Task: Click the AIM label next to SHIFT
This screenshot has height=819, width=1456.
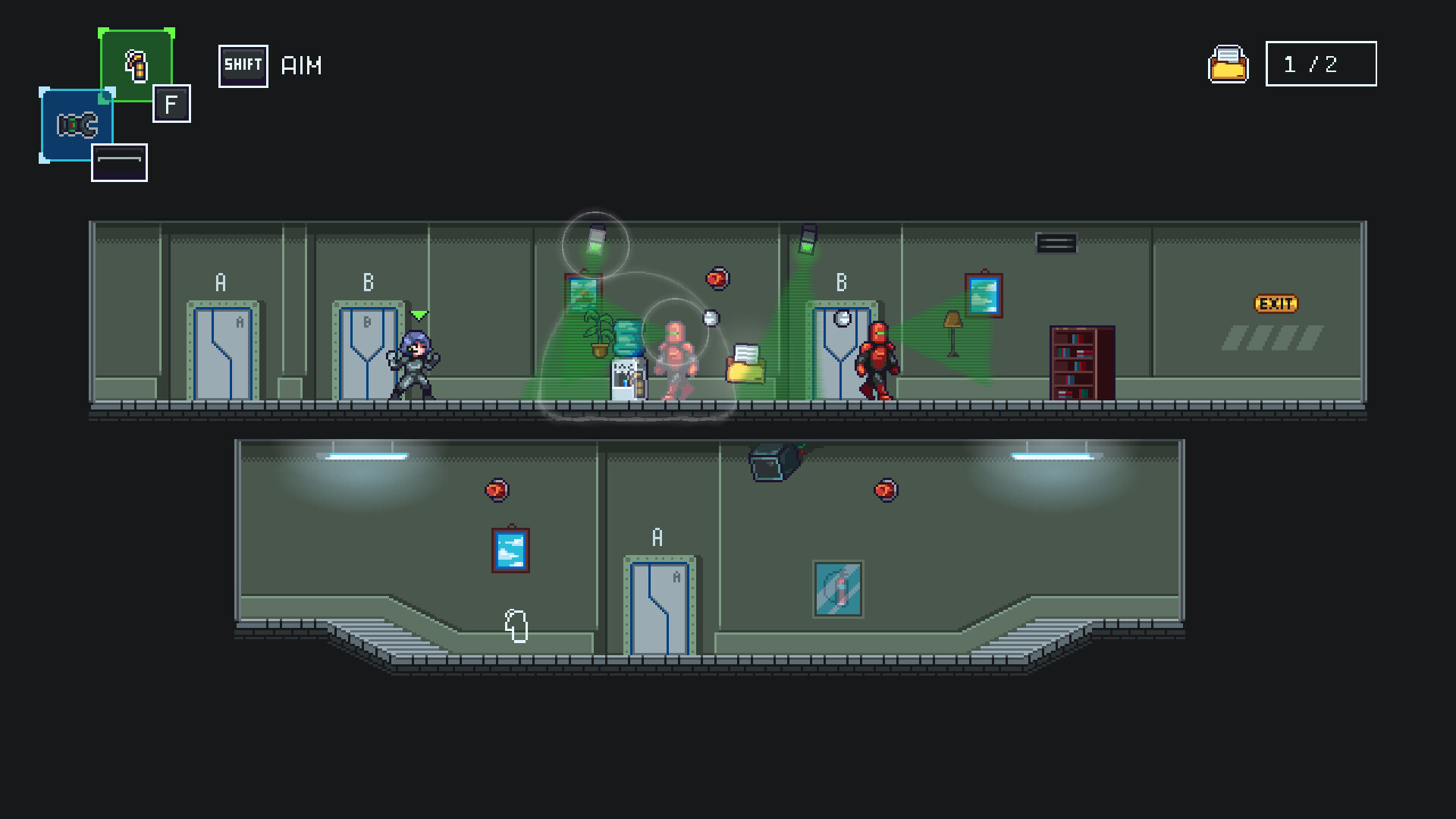Action: click(302, 65)
